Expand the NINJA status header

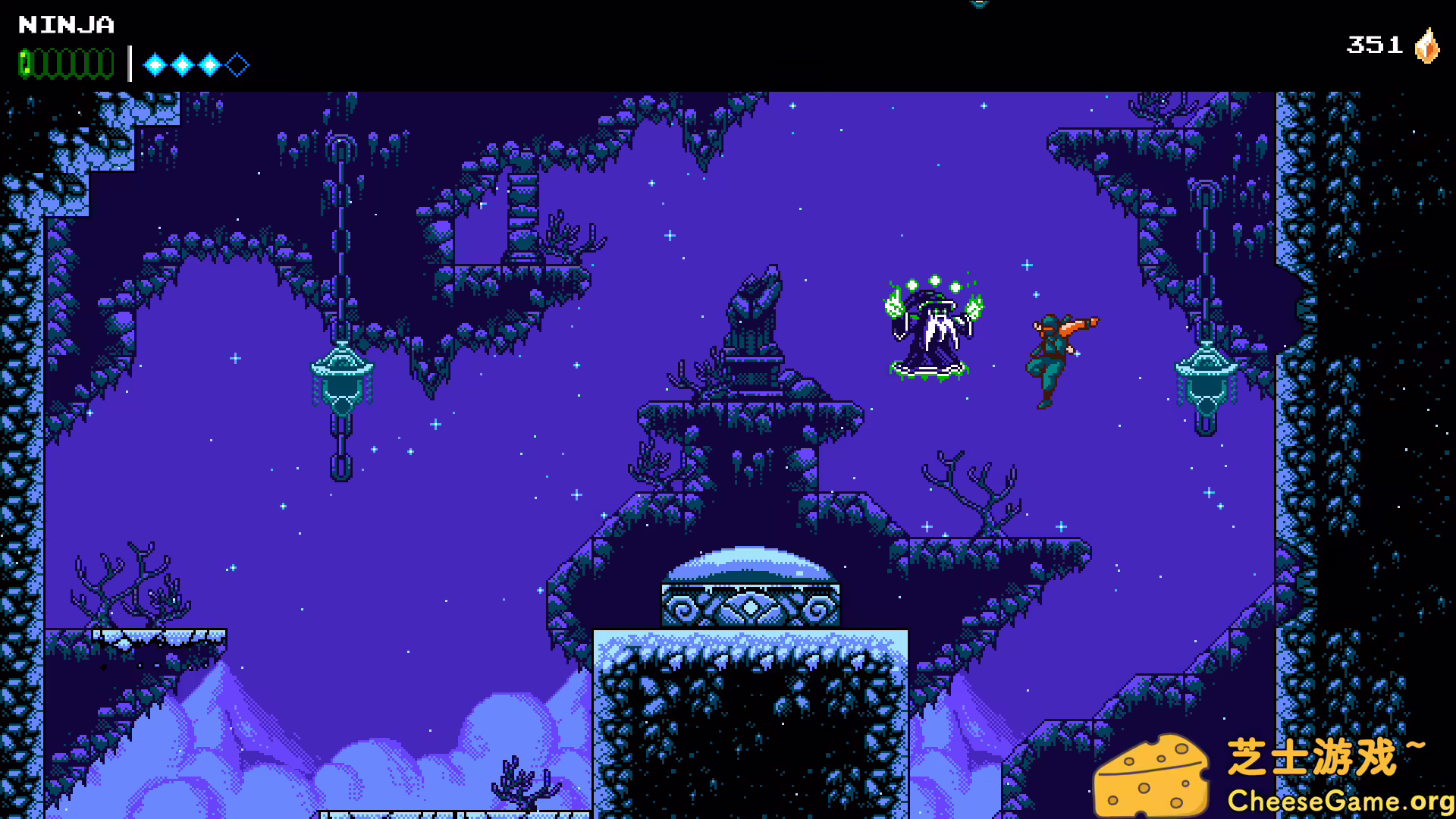click(x=67, y=25)
